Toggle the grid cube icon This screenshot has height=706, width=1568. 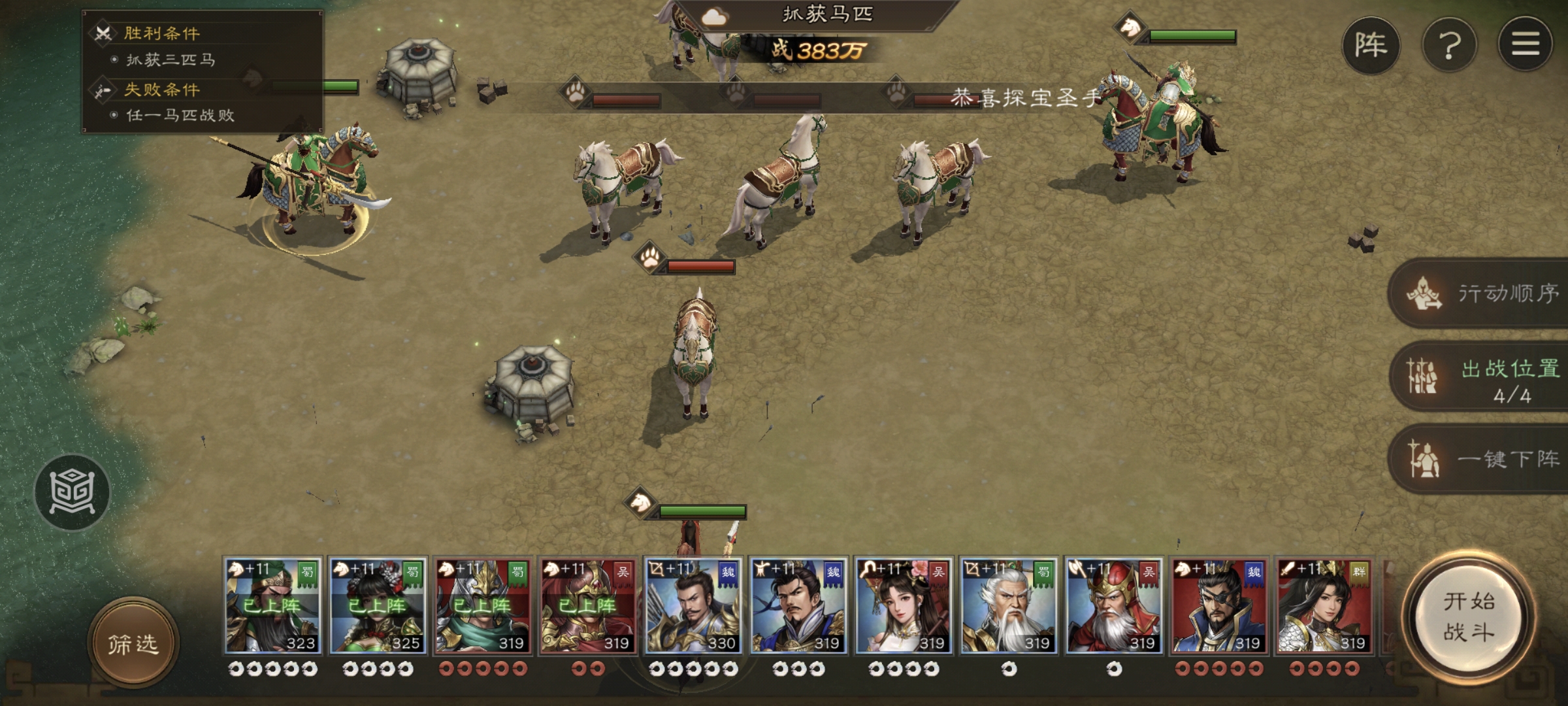(x=72, y=492)
